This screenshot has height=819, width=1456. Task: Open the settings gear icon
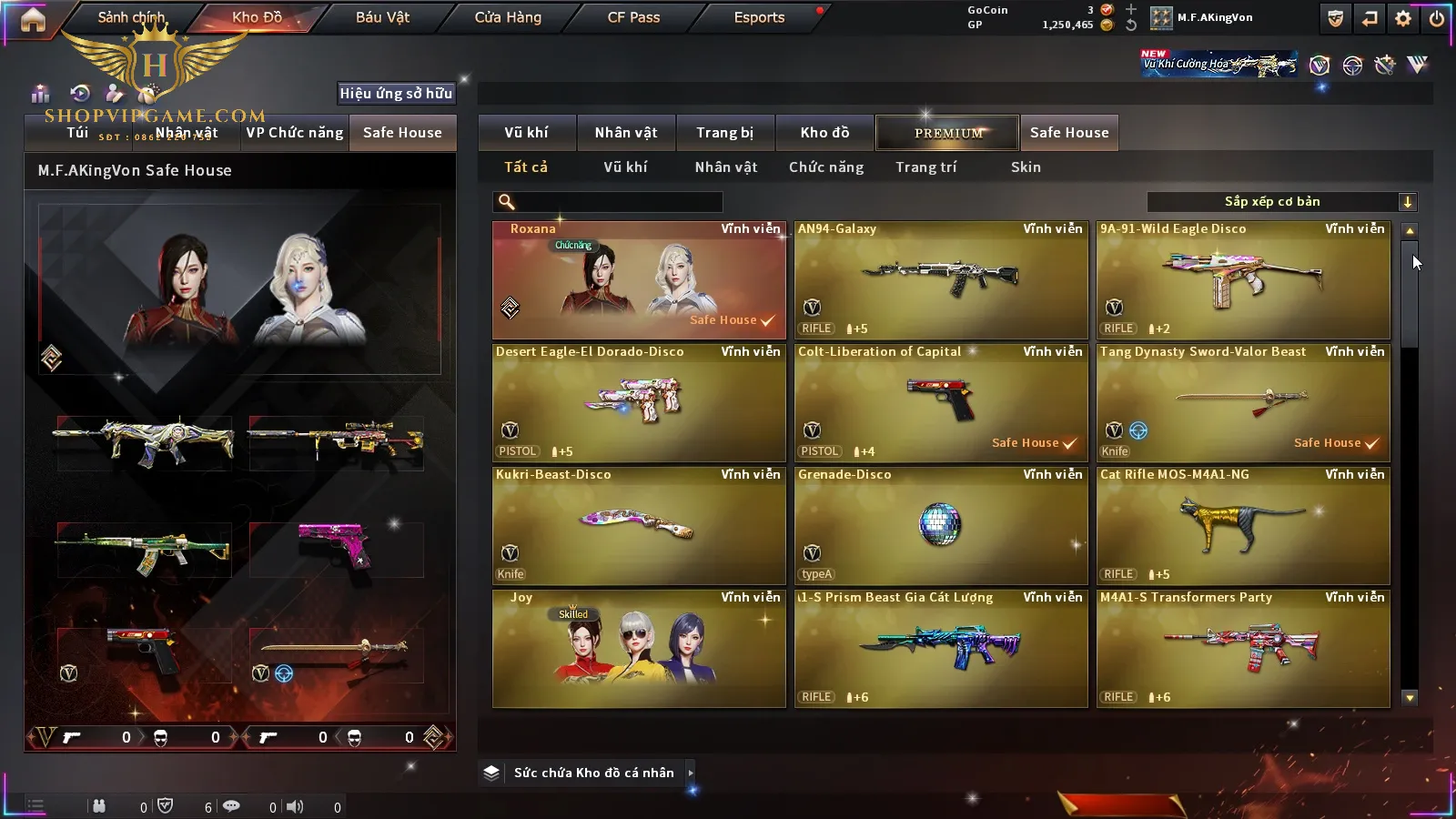[x=1403, y=18]
